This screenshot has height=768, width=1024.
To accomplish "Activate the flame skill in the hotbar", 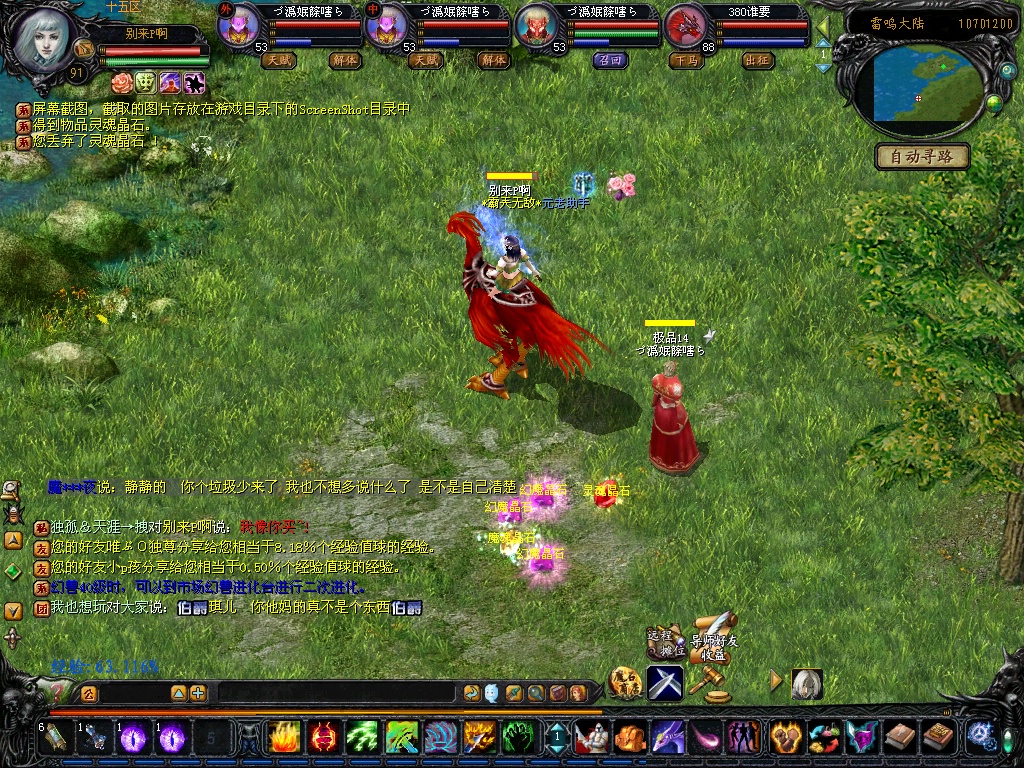I will 284,738.
